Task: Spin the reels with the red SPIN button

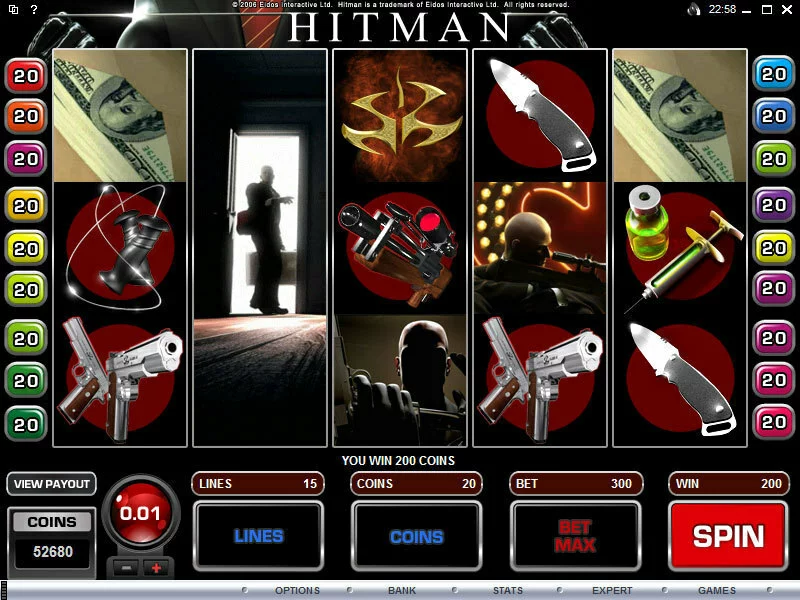Action: click(728, 536)
